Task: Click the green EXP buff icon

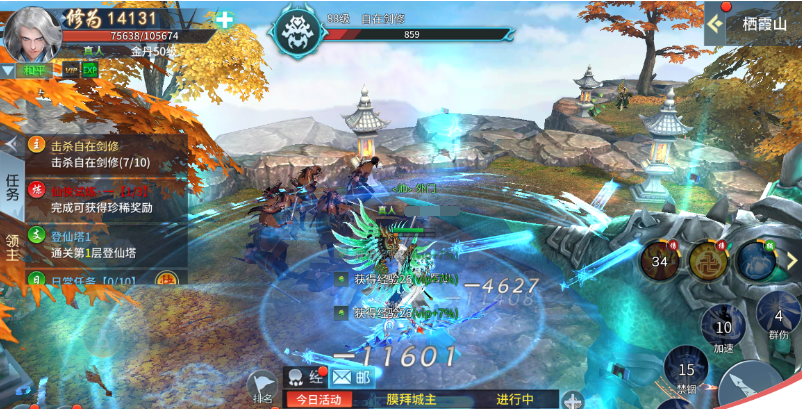Action: tap(90, 70)
